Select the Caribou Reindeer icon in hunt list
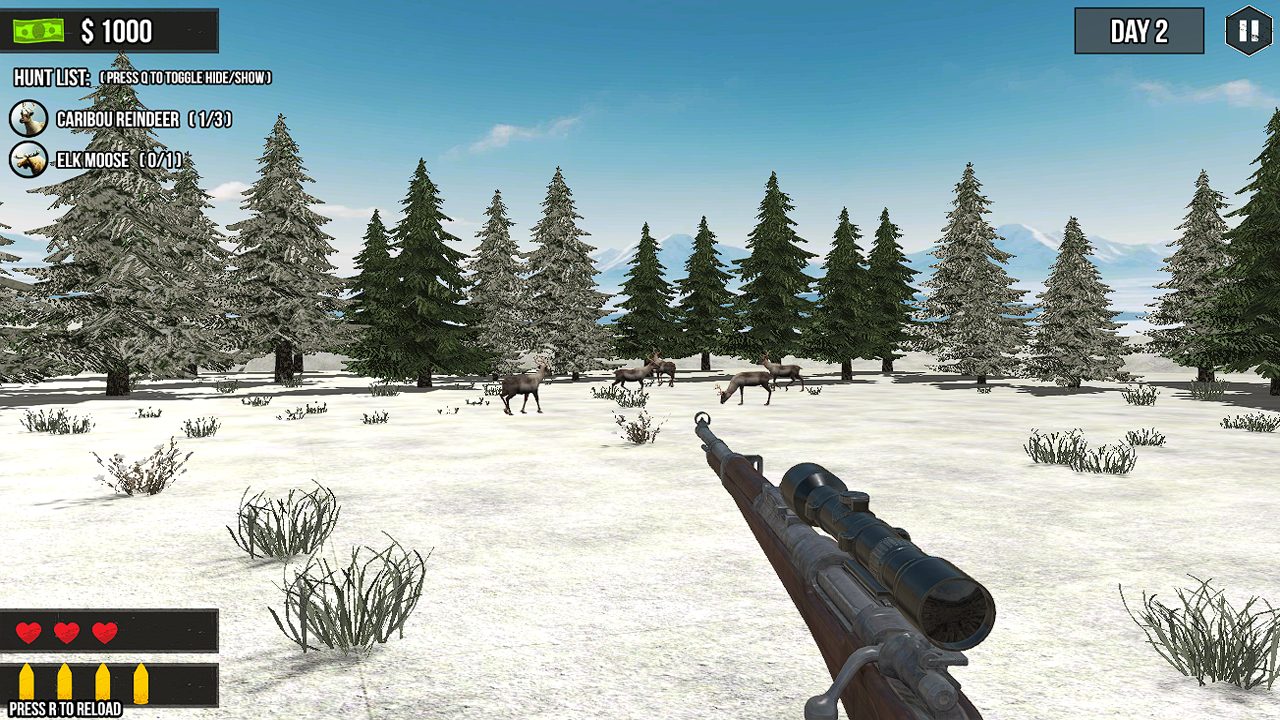The image size is (1280, 720). point(29,118)
